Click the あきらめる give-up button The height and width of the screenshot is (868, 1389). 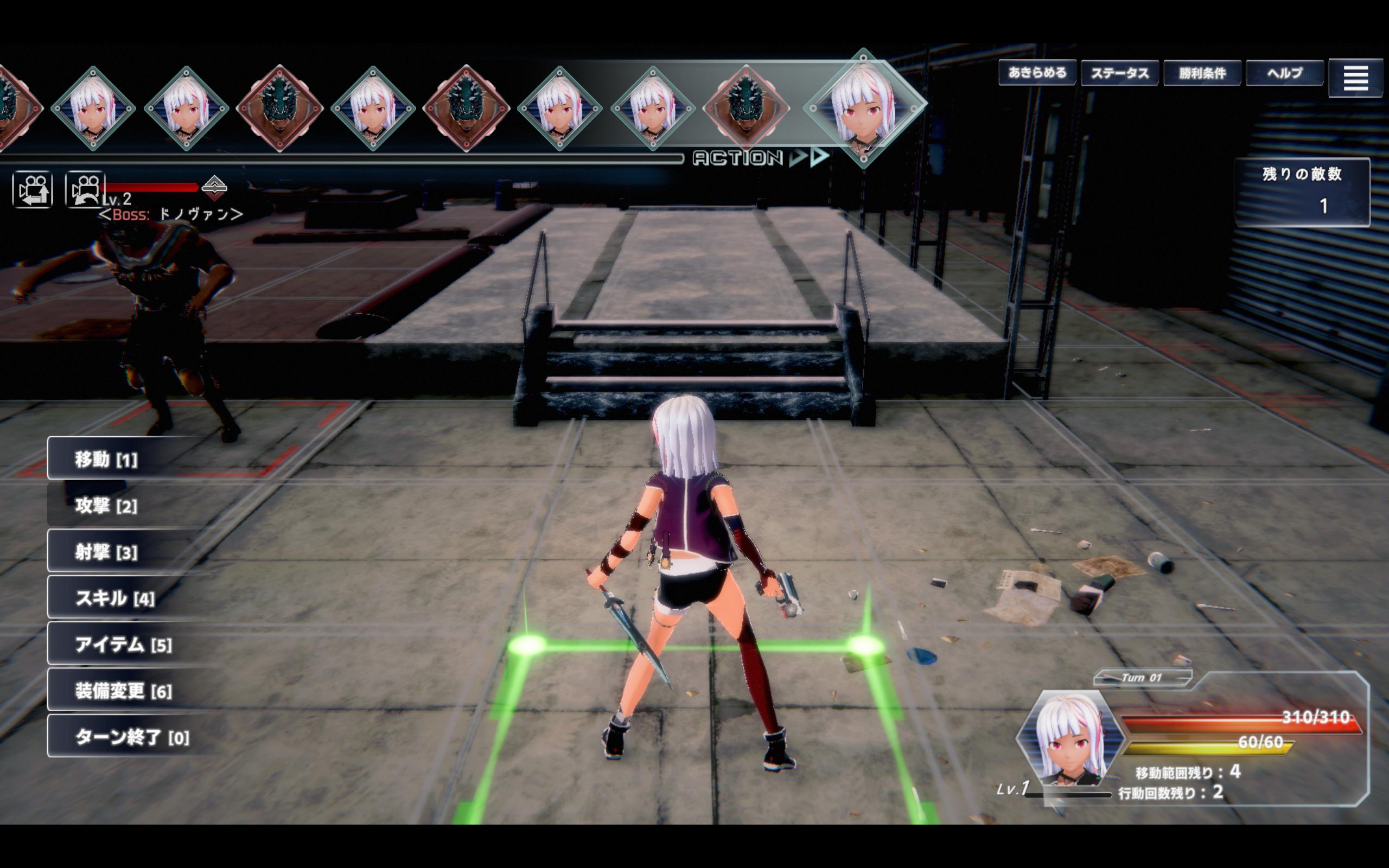(x=1036, y=73)
